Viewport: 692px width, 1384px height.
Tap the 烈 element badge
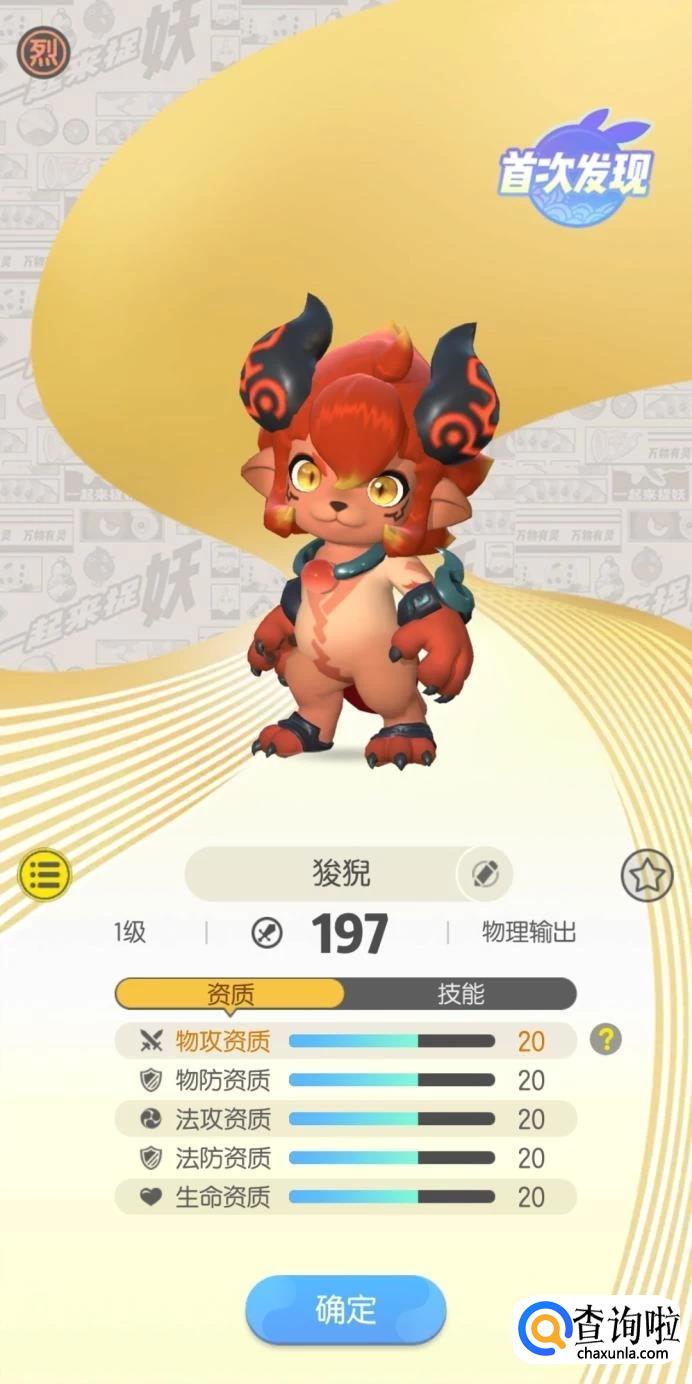[x=43, y=52]
